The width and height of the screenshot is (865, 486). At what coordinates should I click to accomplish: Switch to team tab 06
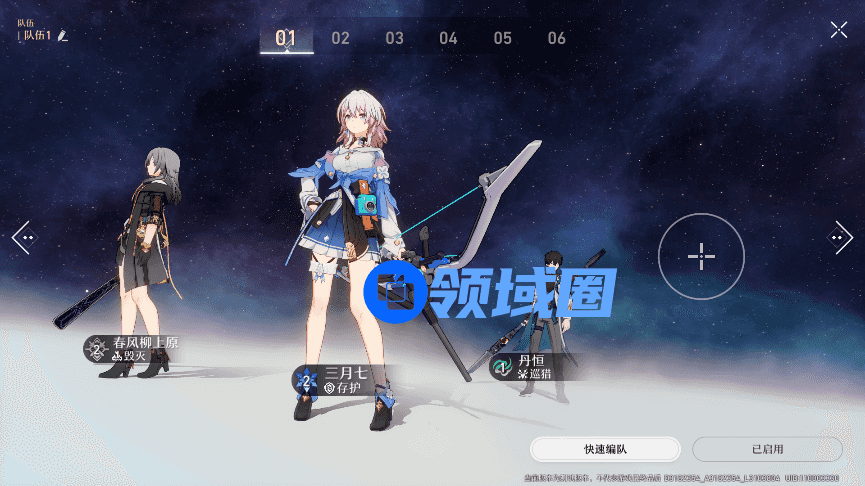(557, 38)
